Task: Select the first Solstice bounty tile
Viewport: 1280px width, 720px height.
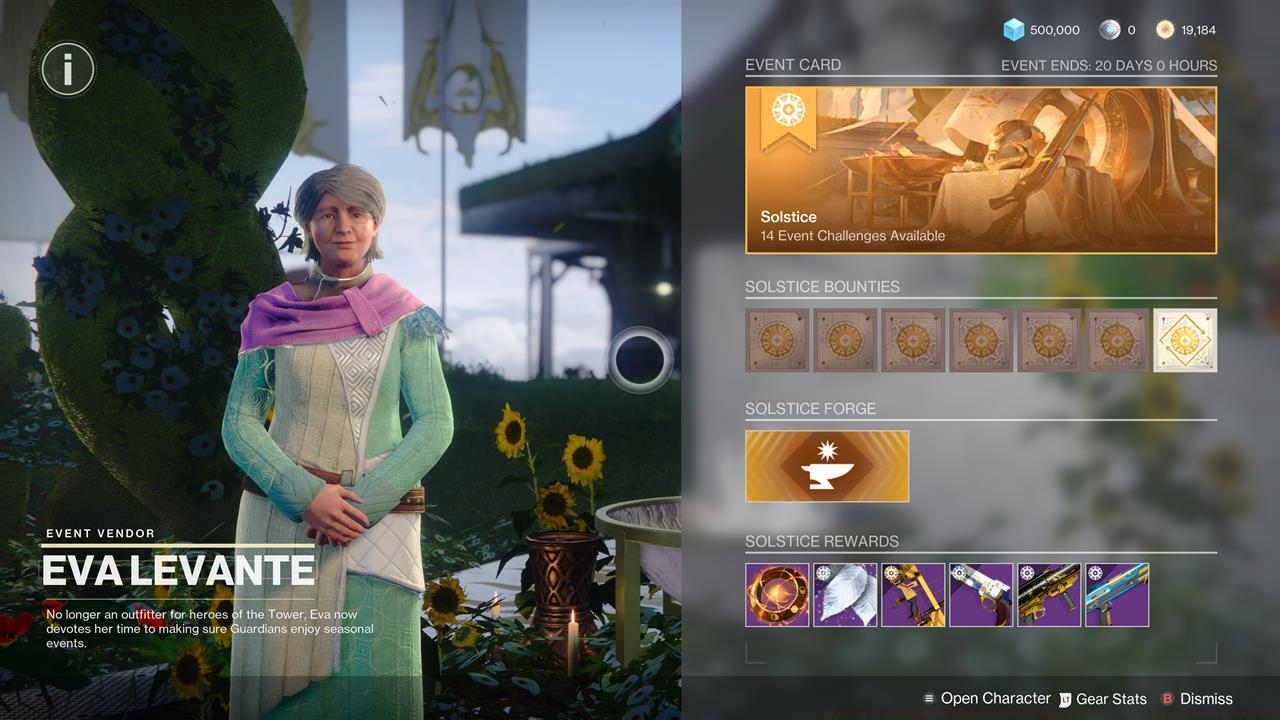Action: [777, 340]
